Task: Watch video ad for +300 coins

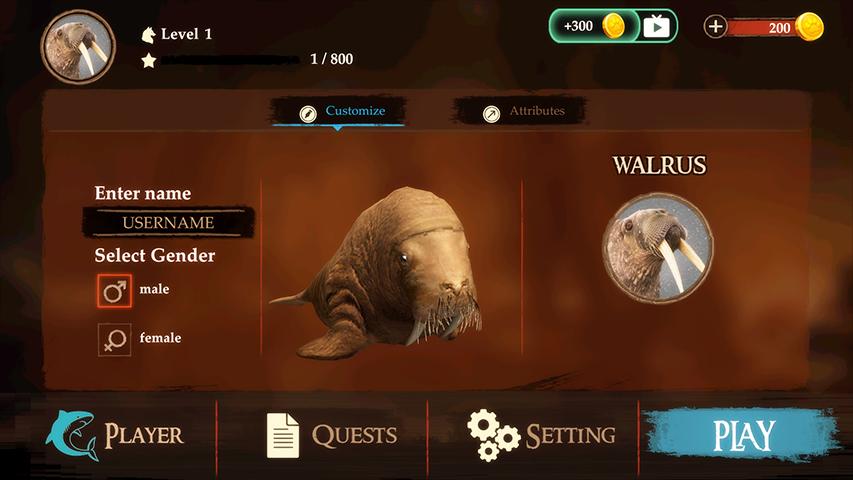Action: (x=613, y=26)
